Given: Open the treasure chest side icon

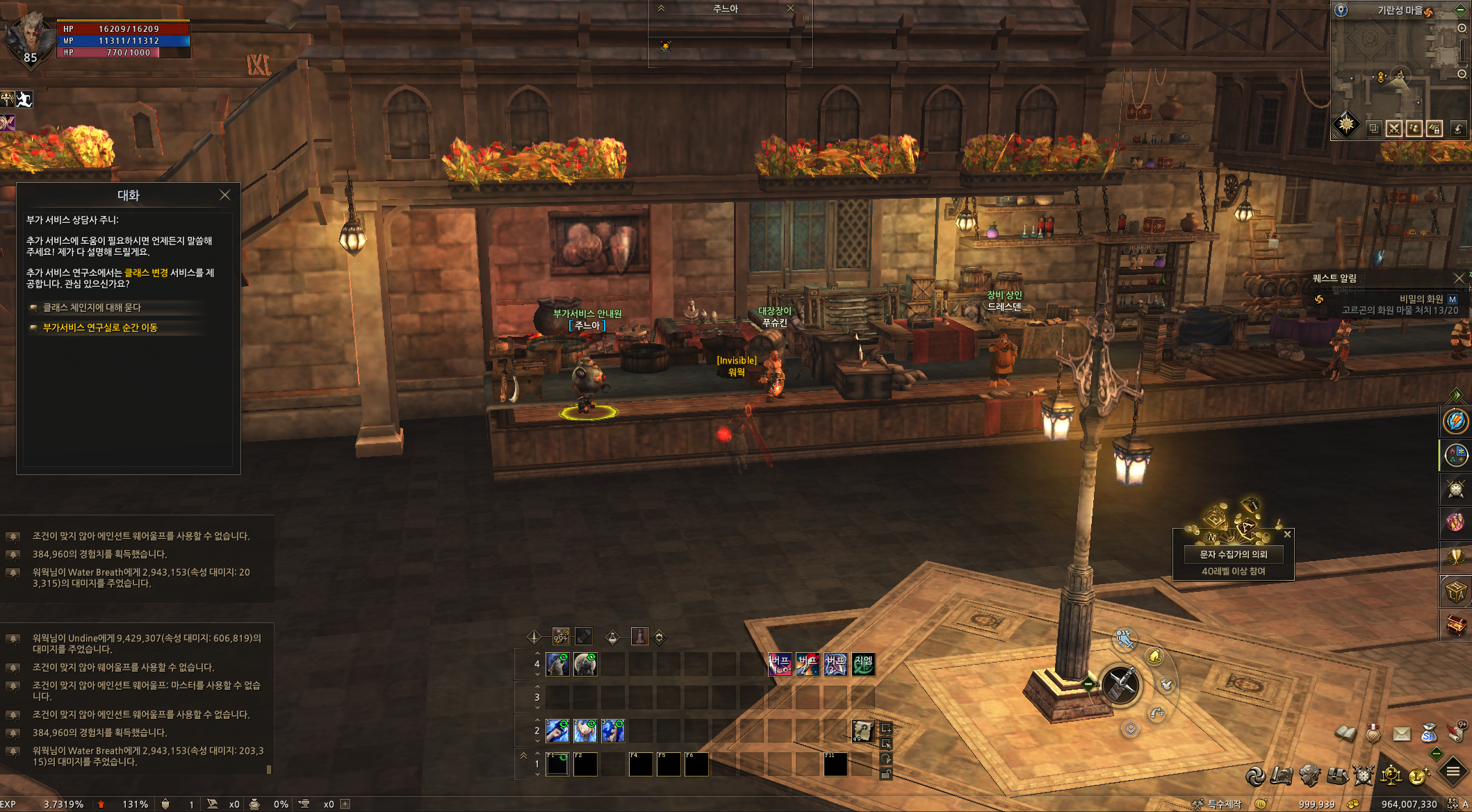Looking at the screenshot, I should 1455,626.
